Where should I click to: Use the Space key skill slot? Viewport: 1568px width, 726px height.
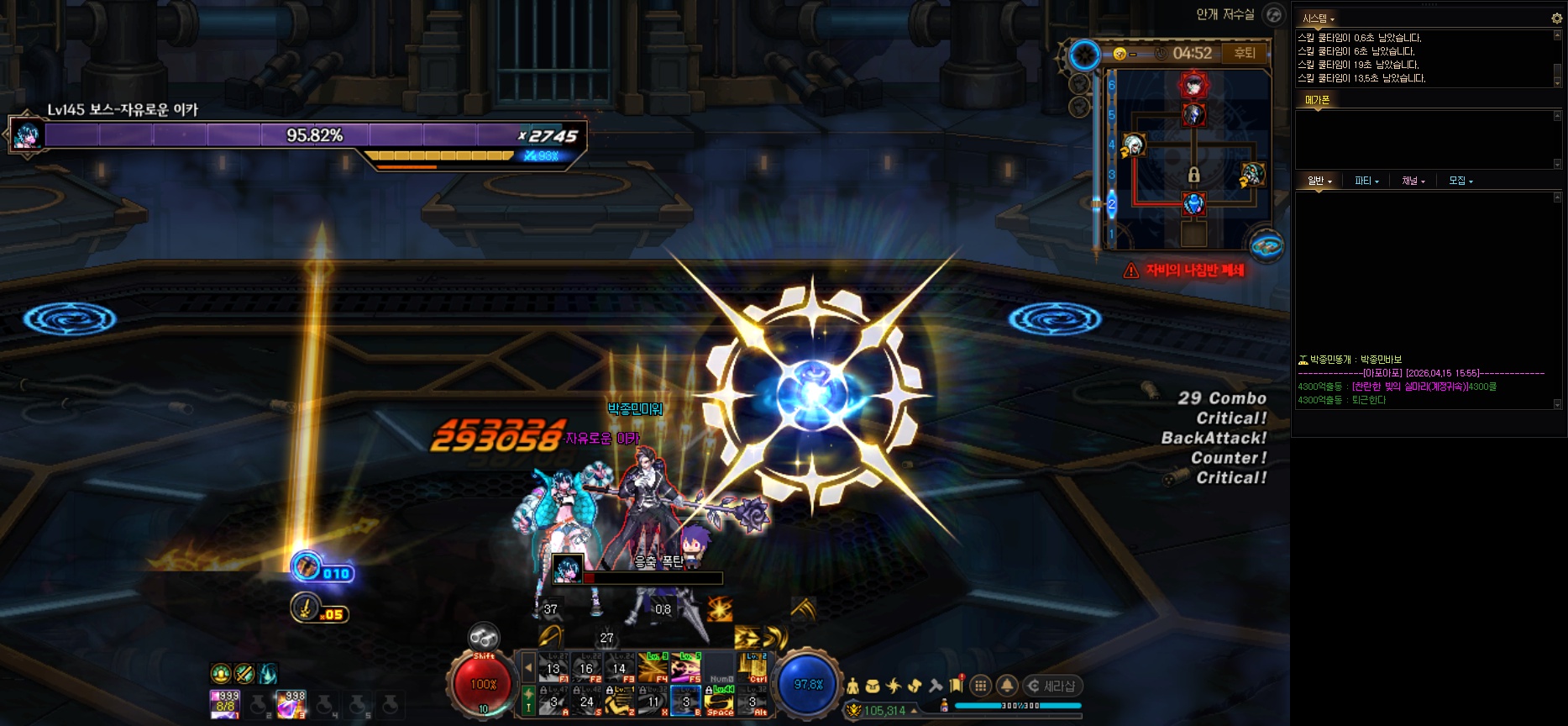point(720,701)
